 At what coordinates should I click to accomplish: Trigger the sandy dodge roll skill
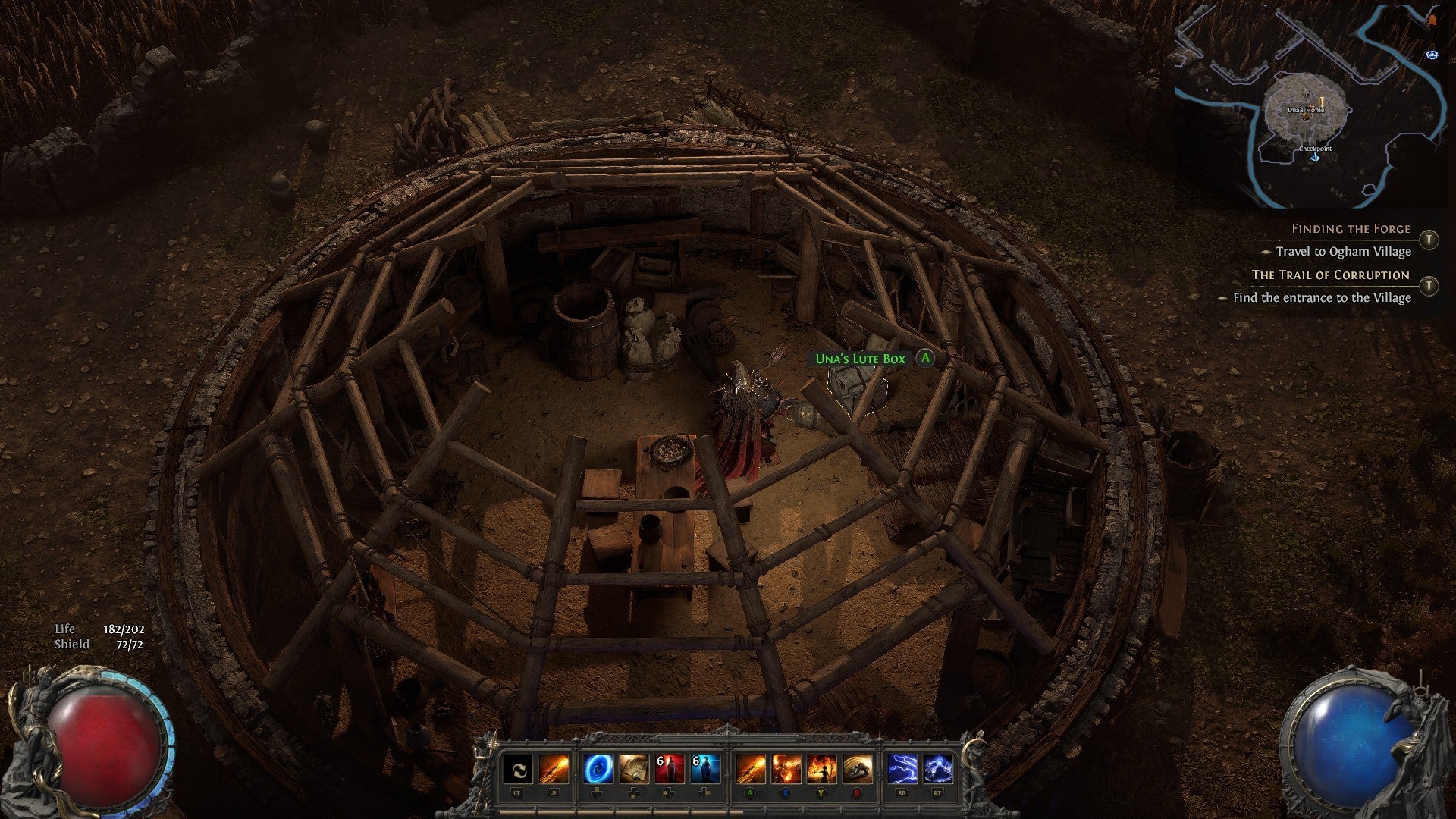coord(858,770)
